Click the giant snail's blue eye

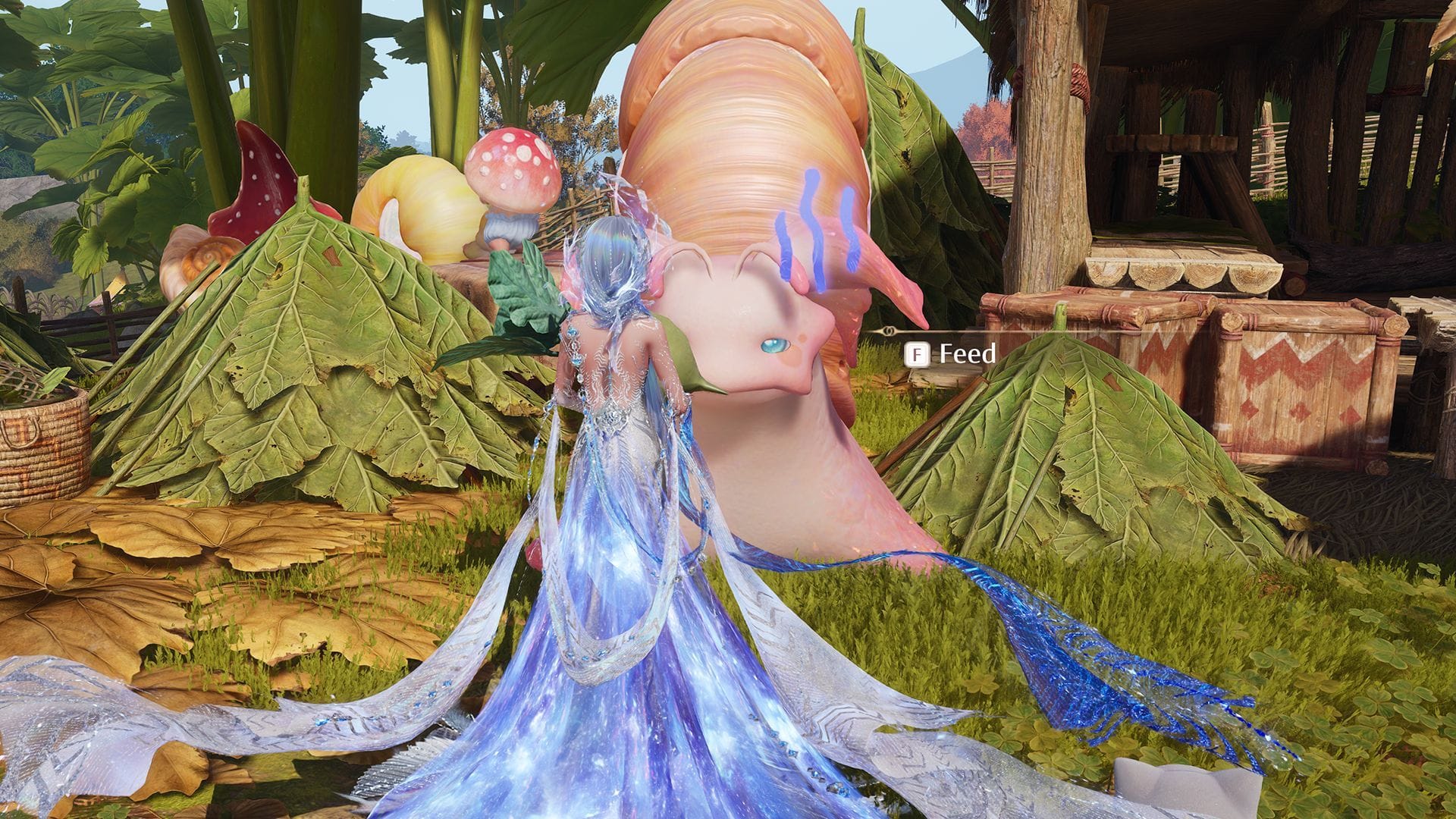[773, 345]
